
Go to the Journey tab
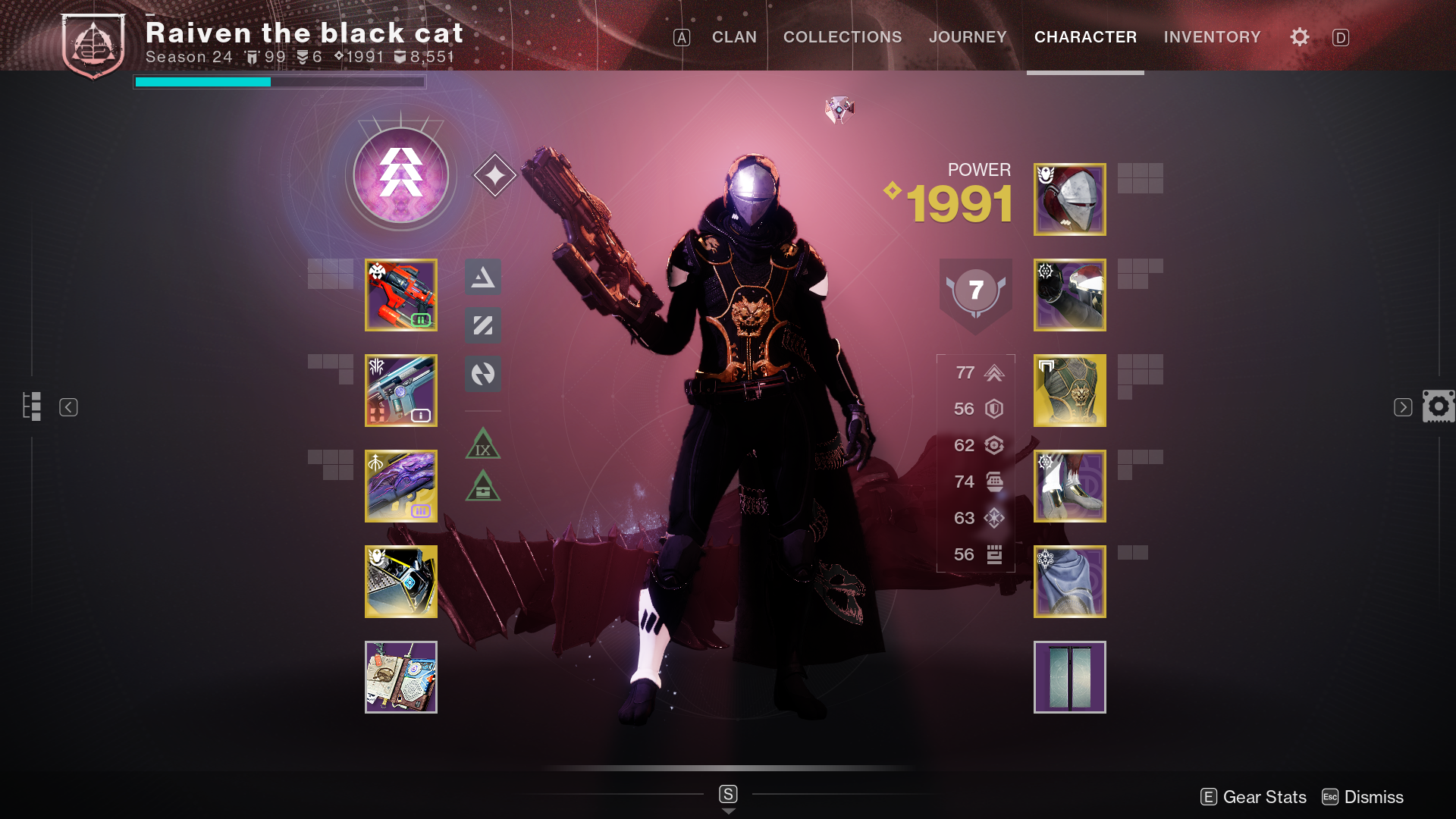point(967,37)
